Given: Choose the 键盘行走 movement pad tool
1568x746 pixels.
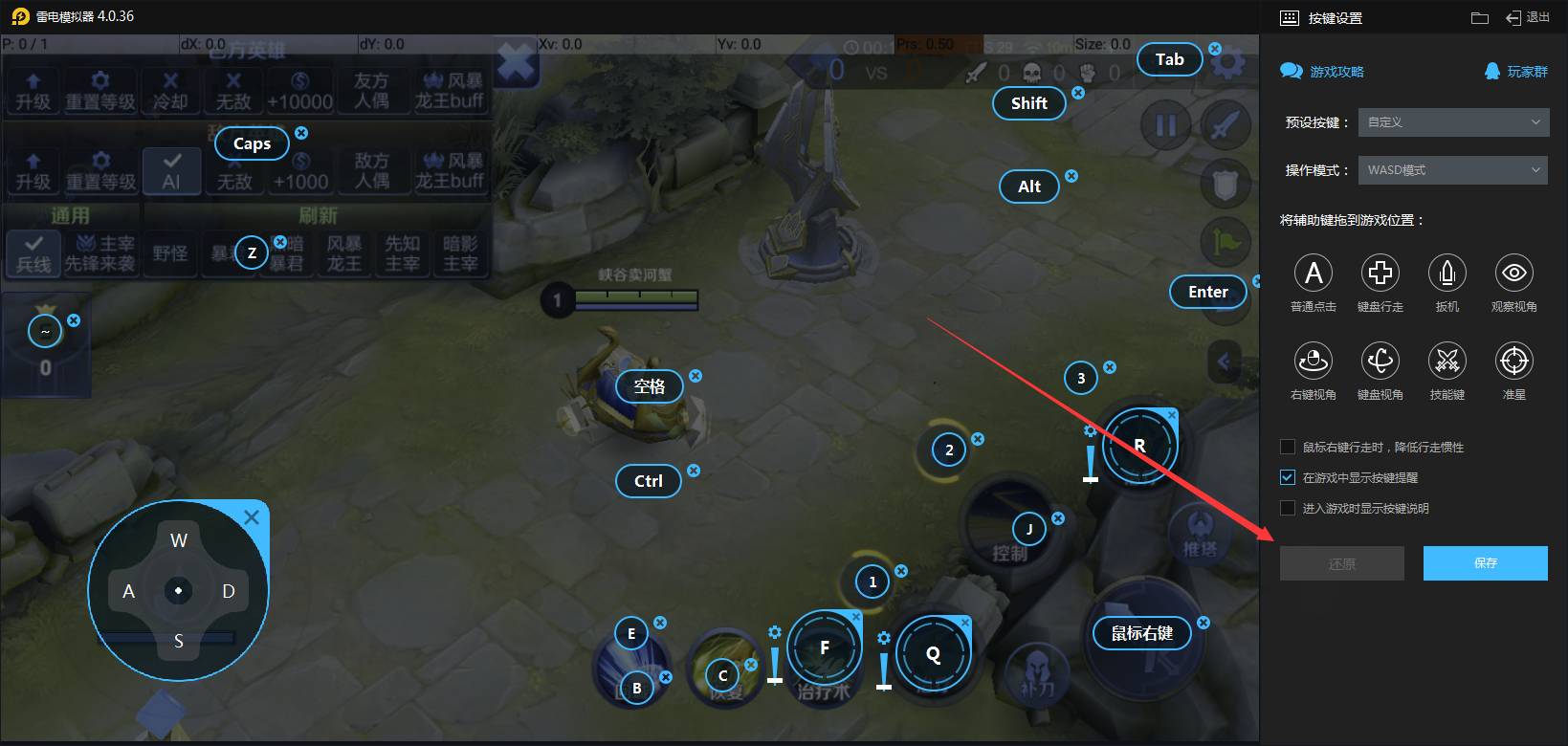Looking at the screenshot, I should [x=1380, y=274].
